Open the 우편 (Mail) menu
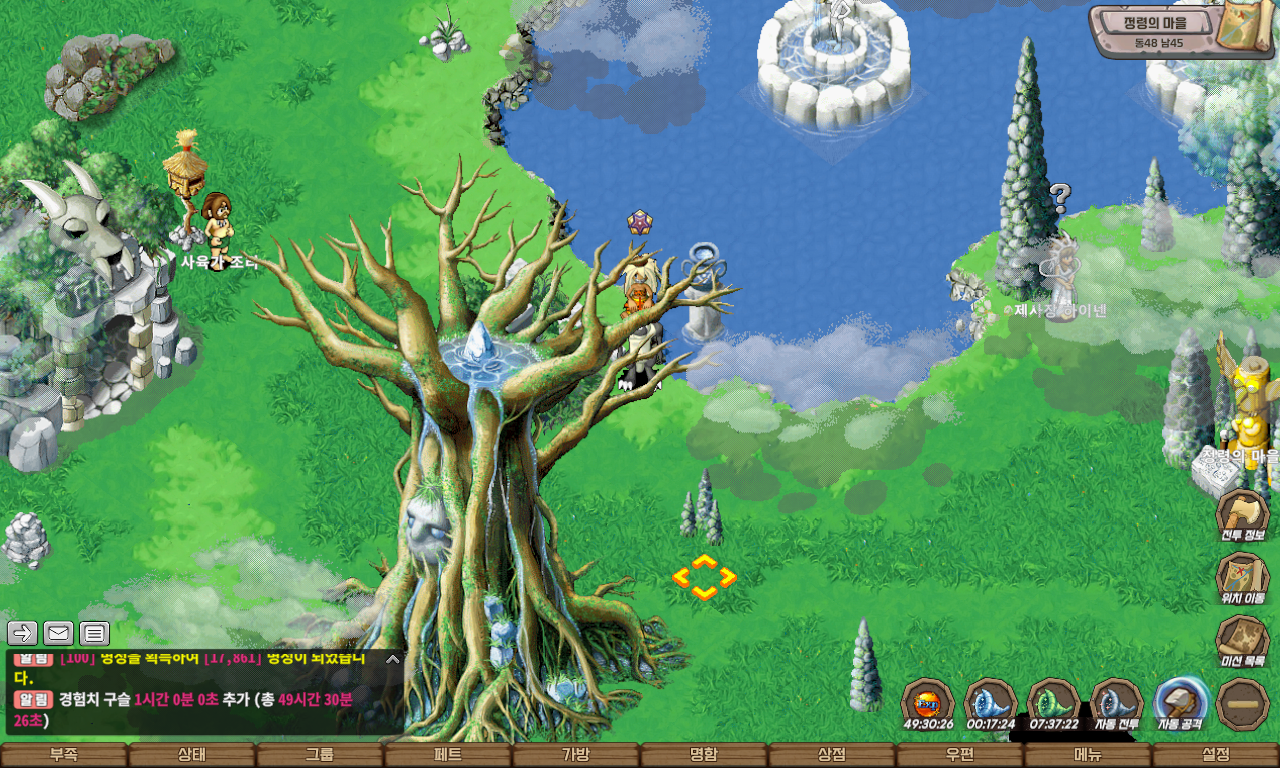This screenshot has width=1280, height=768. click(960, 755)
